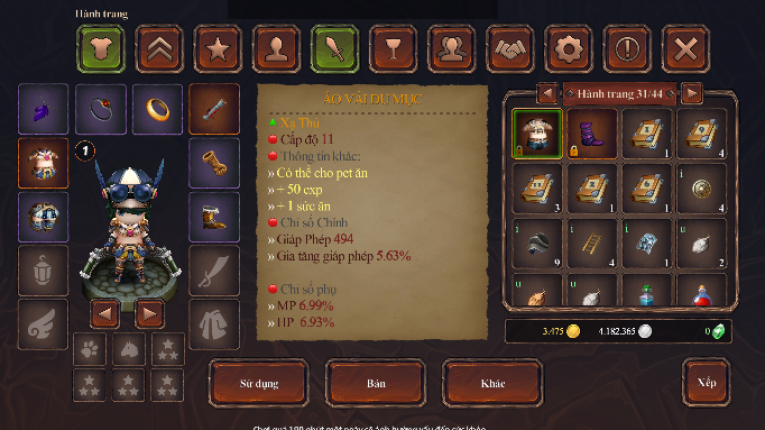Image resolution: width=765 pixels, height=430 pixels.
Task: Open the Khác (other) options button
Action: [492, 384]
